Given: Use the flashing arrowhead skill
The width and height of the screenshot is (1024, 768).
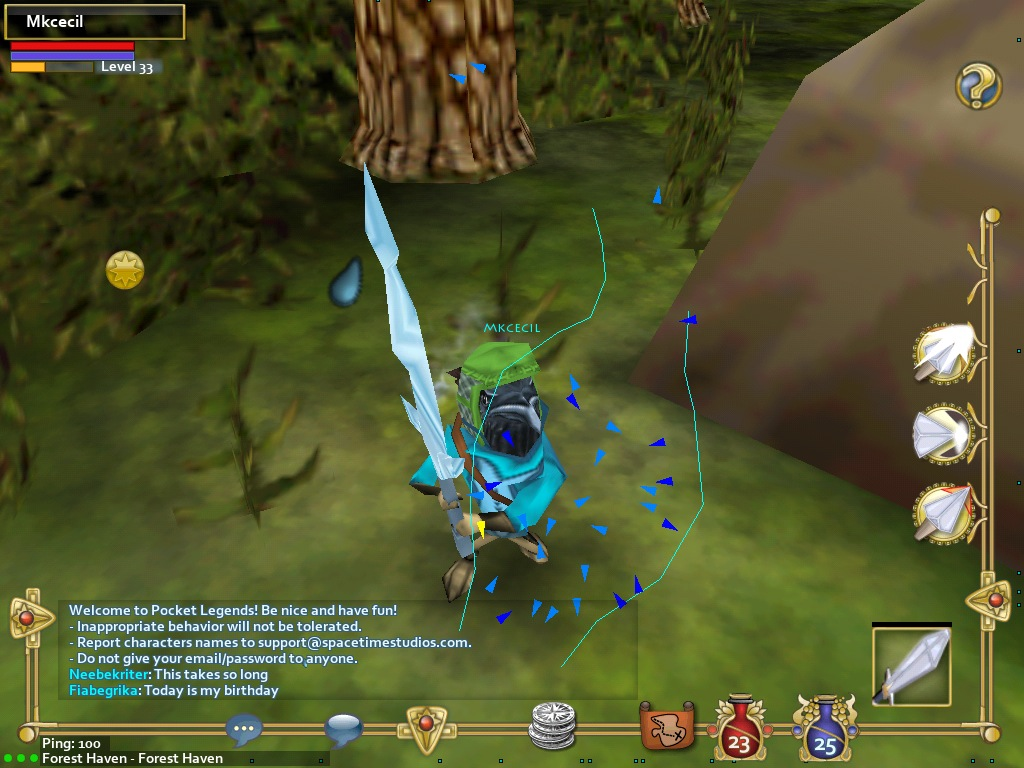Looking at the screenshot, I should point(944,433).
